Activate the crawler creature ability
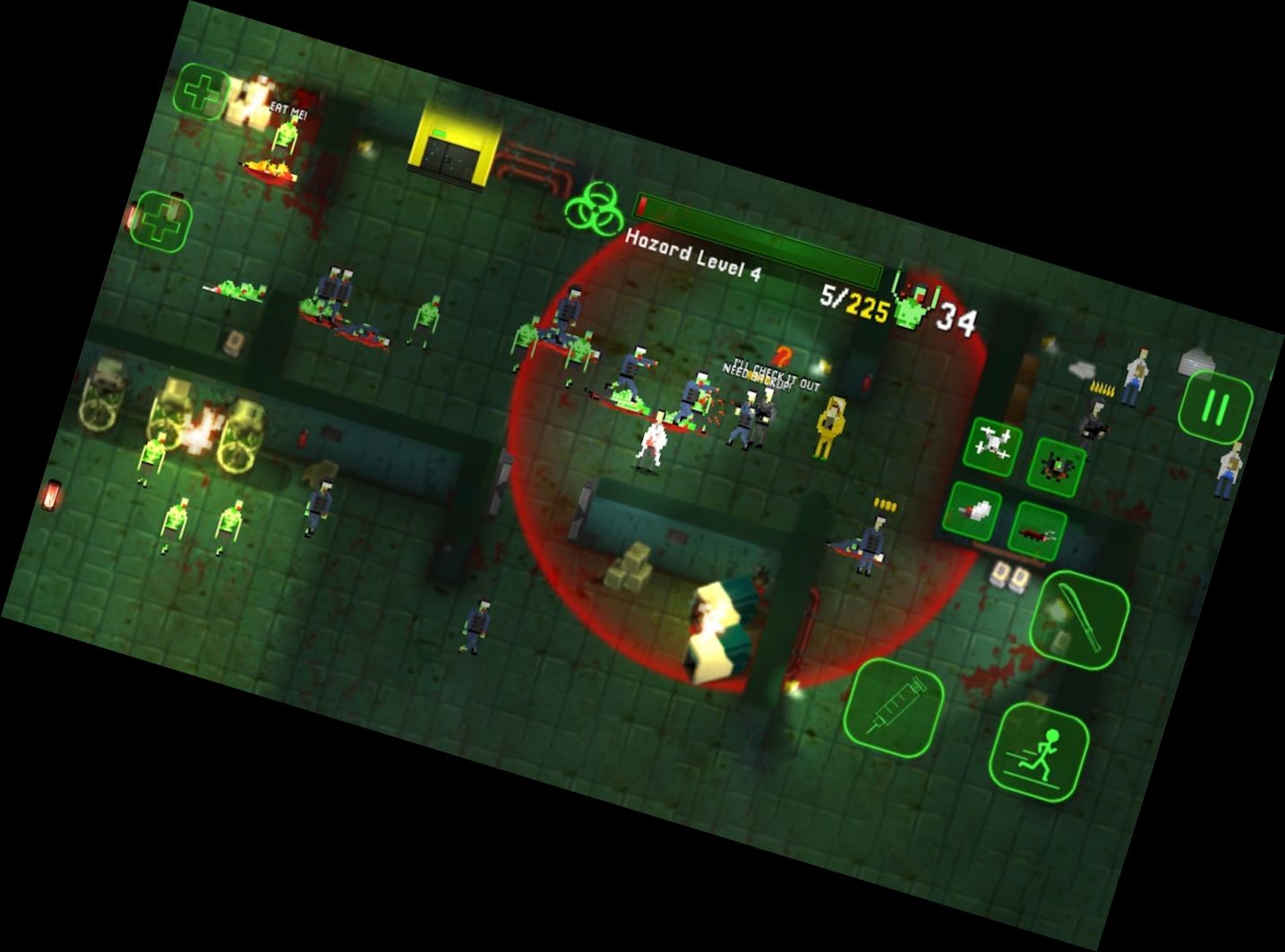Viewport: 1285px width, 952px height. coord(1037,528)
